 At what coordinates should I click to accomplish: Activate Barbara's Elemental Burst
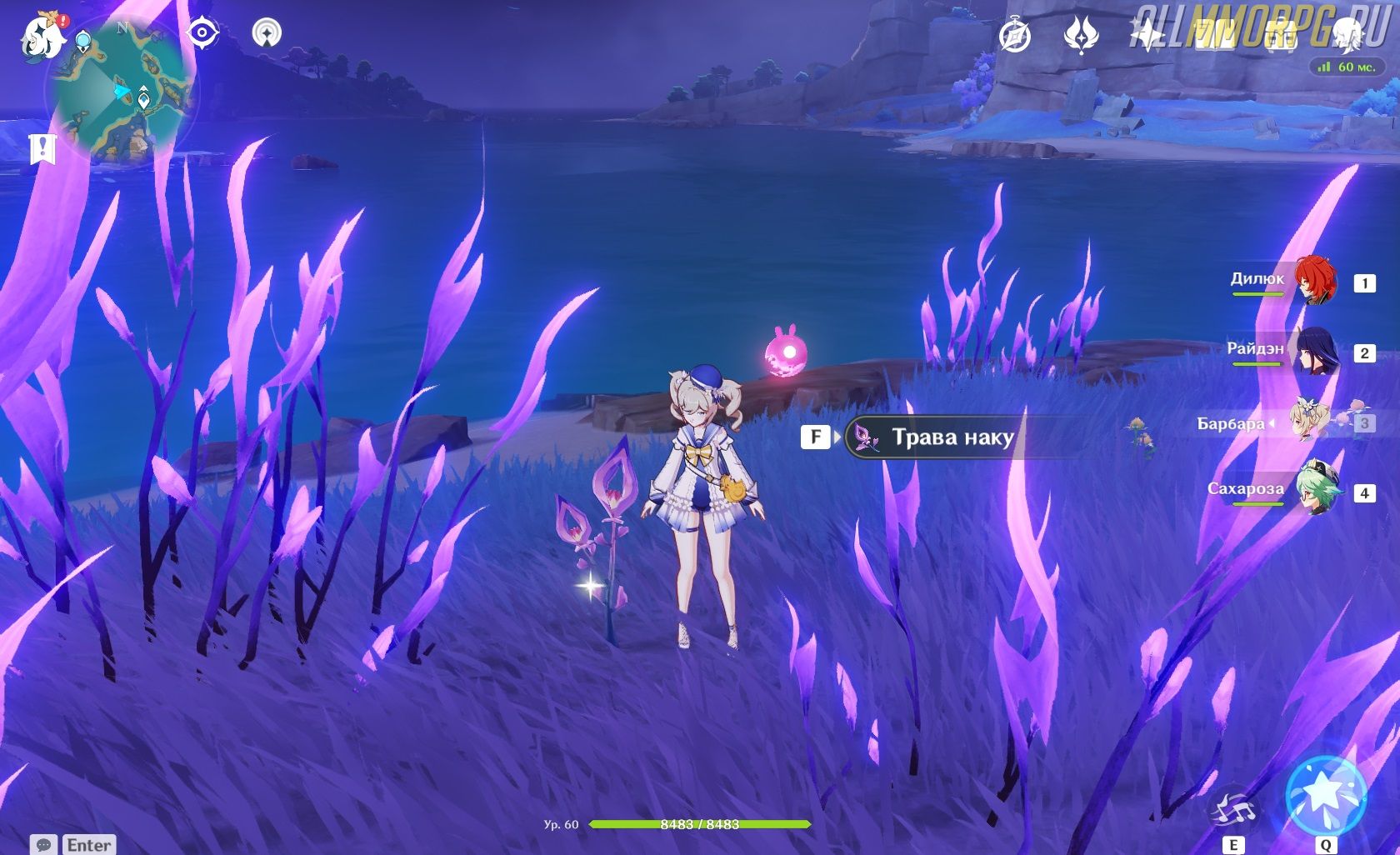point(1325,795)
